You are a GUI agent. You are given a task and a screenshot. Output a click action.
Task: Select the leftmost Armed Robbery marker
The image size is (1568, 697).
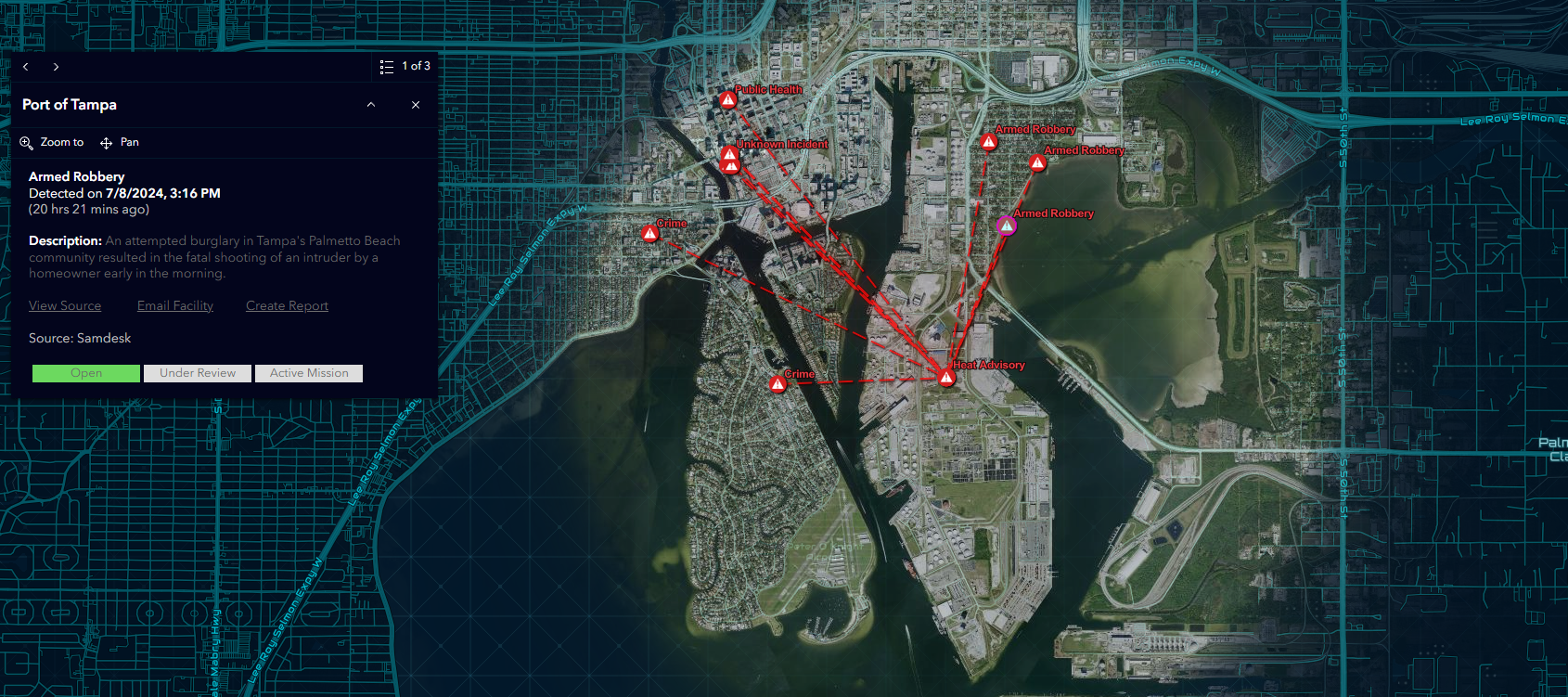coord(988,141)
